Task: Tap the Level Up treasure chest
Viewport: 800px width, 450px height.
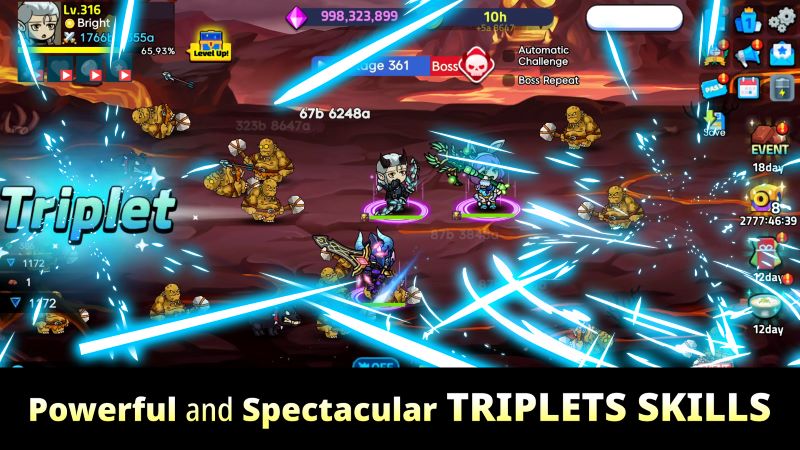Action: (x=210, y=43)
